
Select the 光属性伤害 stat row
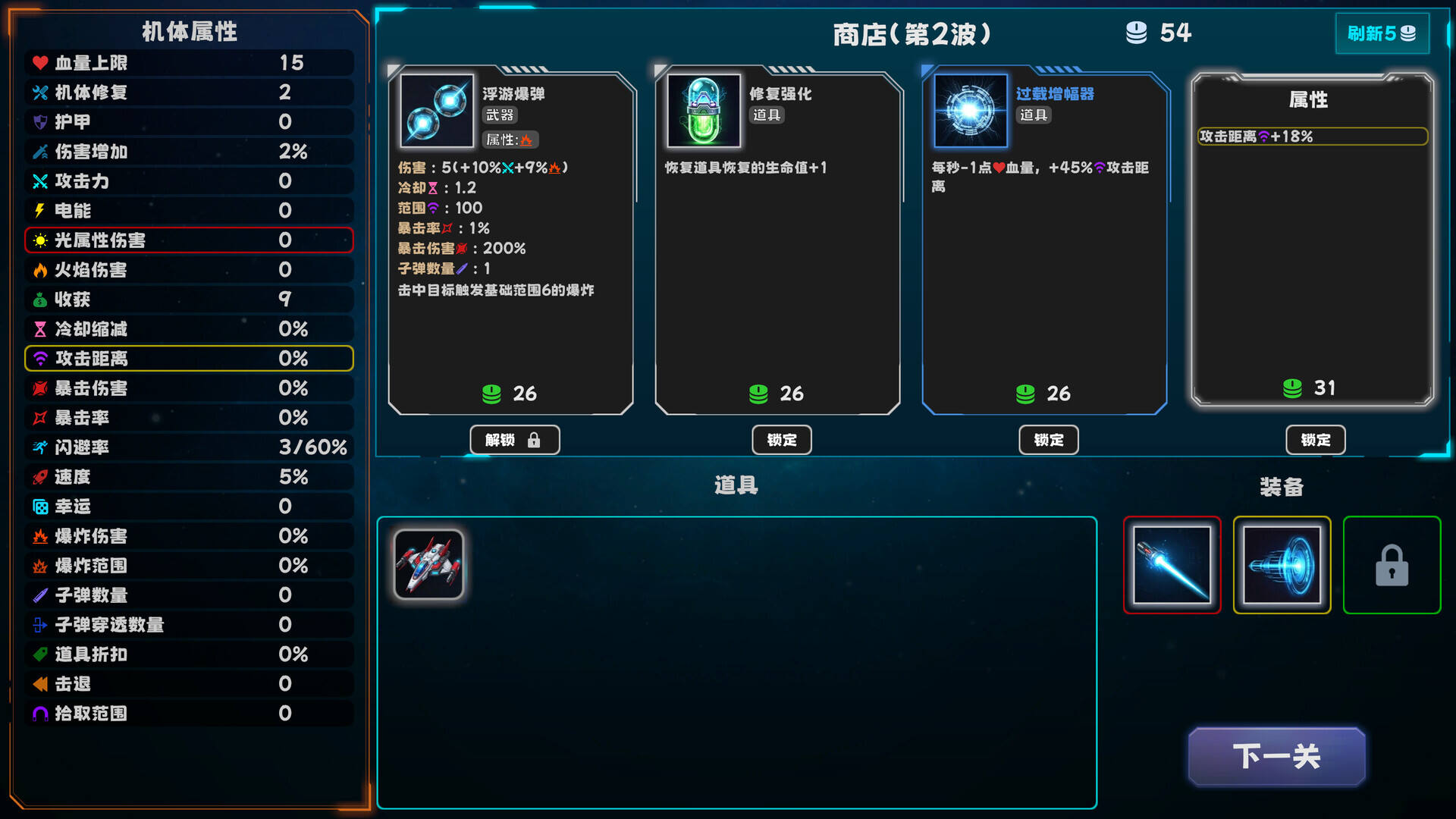coord(187,240)
